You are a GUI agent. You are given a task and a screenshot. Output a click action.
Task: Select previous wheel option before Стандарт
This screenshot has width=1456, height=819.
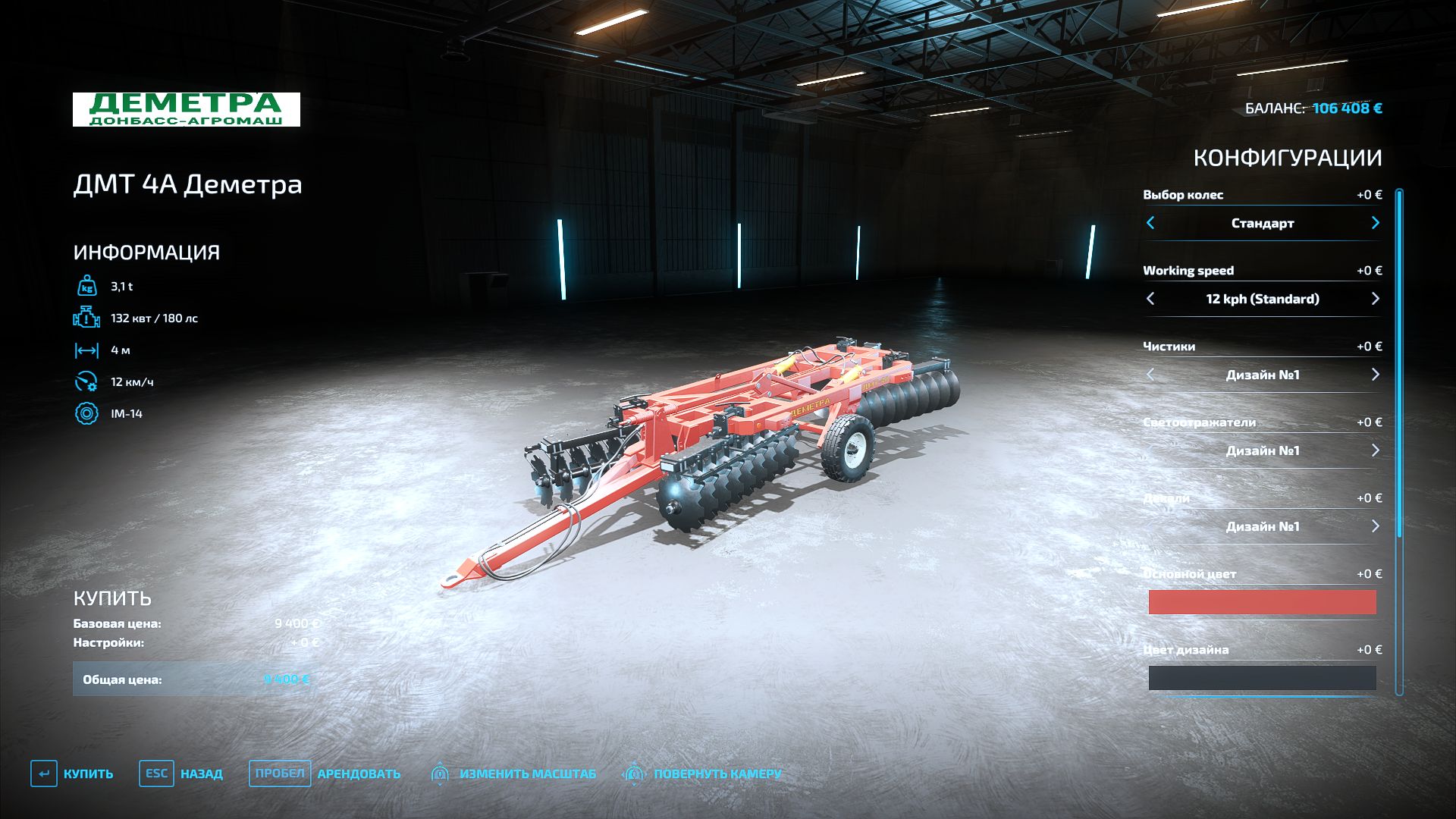tap(1150, 223)
